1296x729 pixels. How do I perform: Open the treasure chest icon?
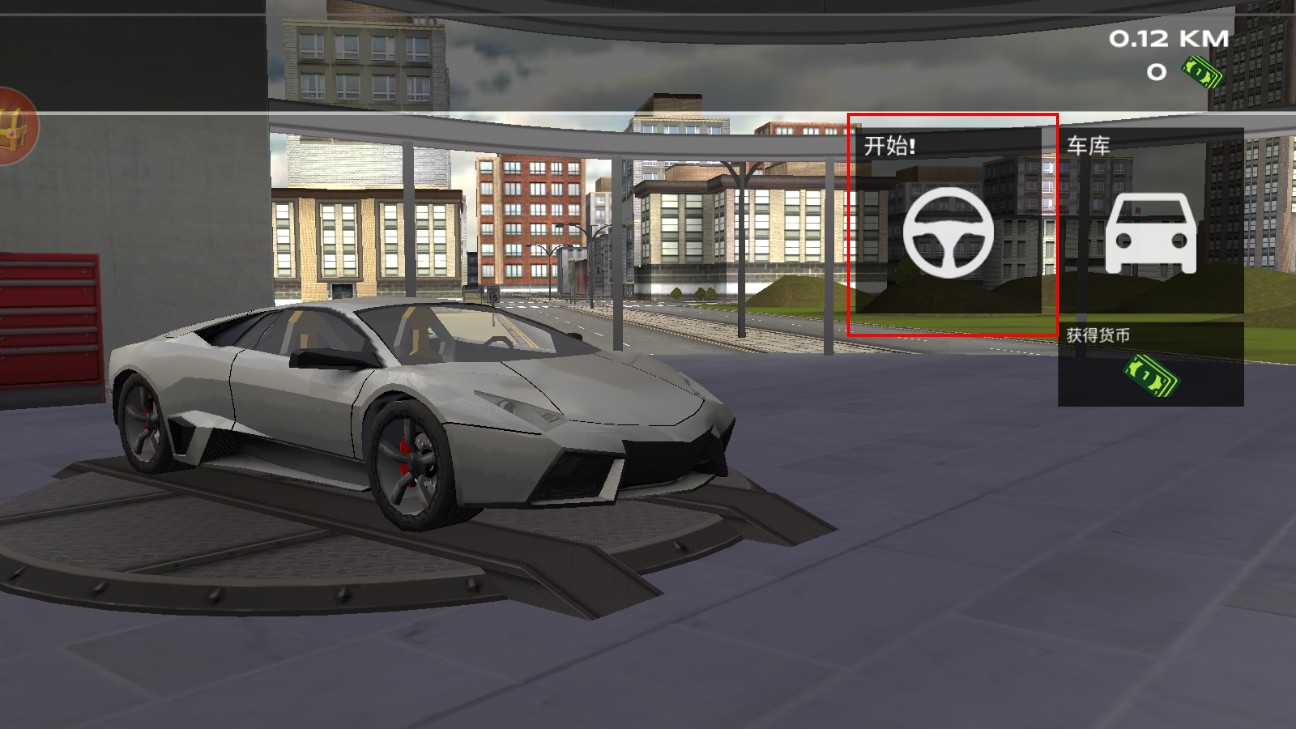point(14,127)
